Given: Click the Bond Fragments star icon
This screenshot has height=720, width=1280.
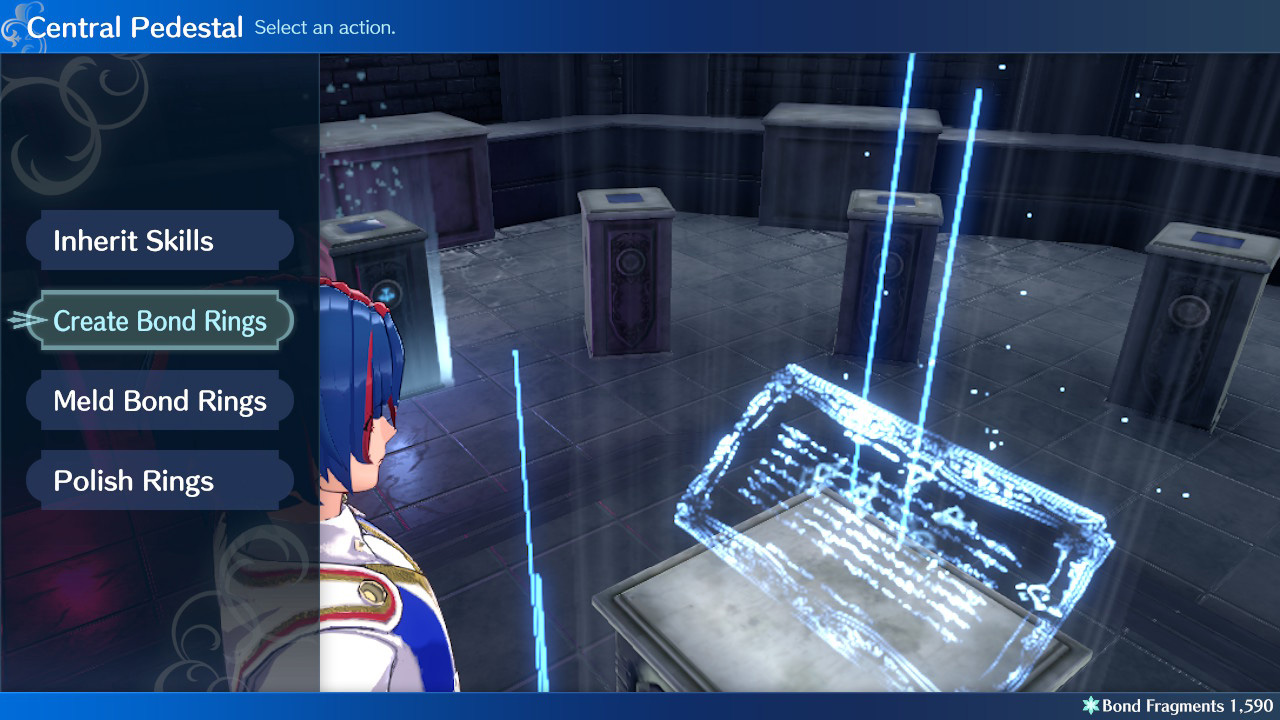Looking at the screenshot, I should pos(1090,704).
